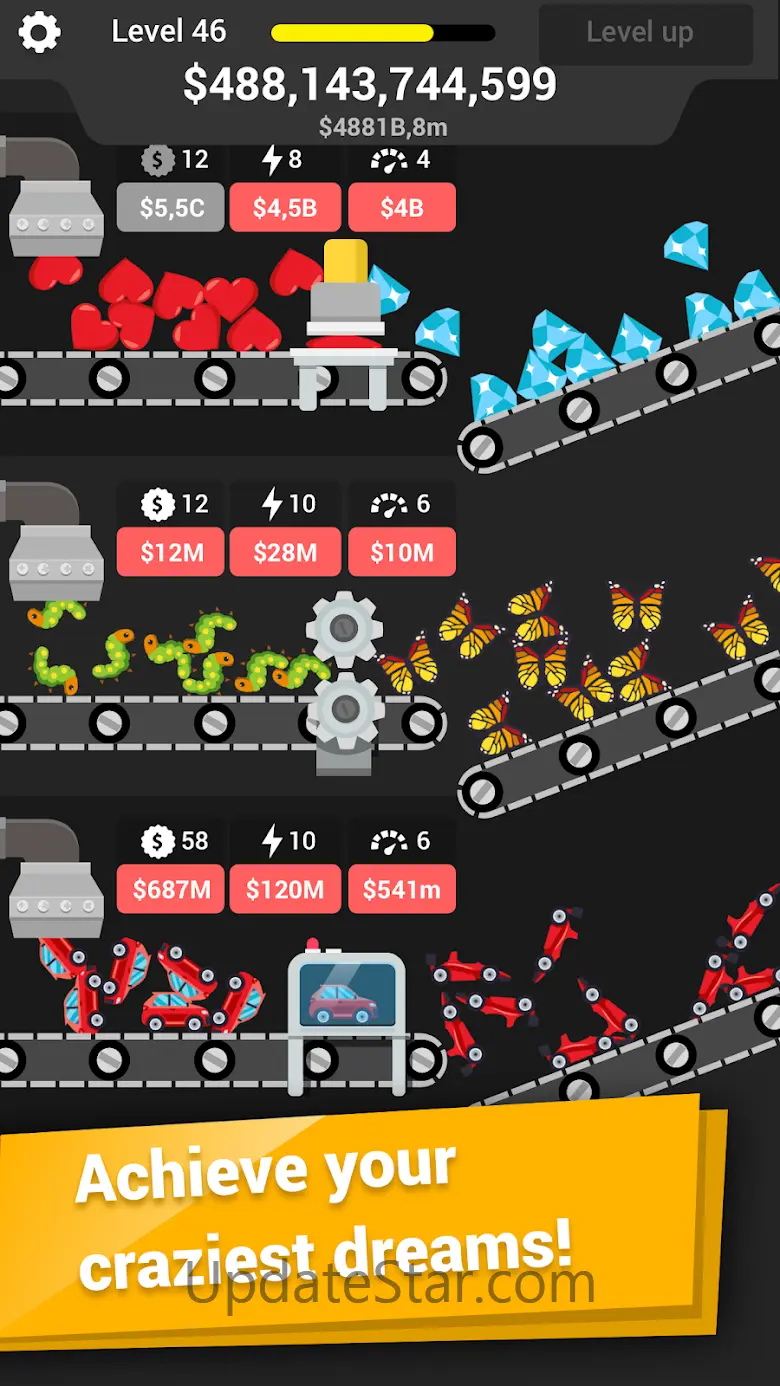Viewport: 780px width, 1386px height.
Task: Select the $10M speed upgrade
Action: click(402, 552)
